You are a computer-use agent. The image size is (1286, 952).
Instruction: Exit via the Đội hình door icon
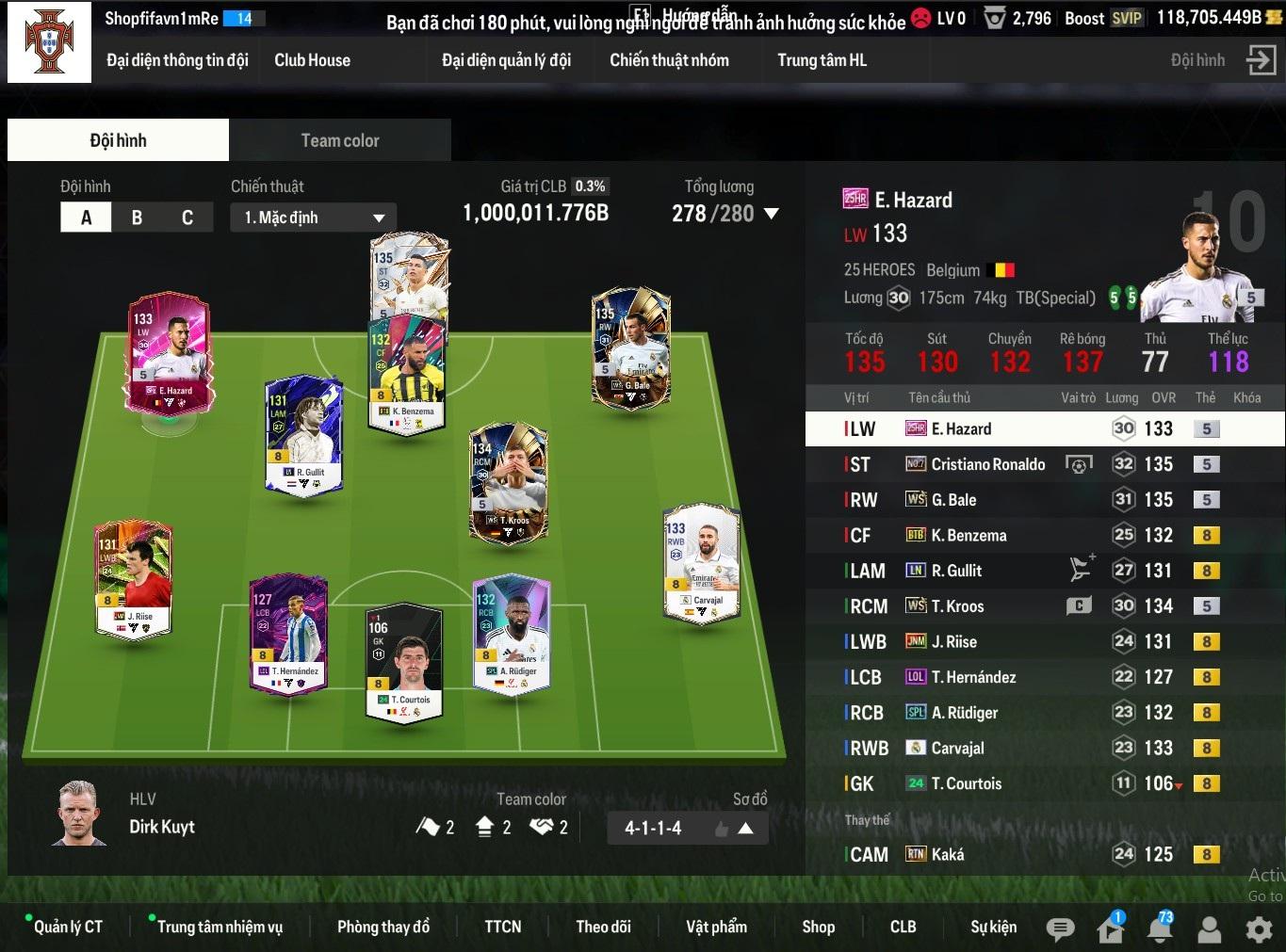tap(1260, 60)
